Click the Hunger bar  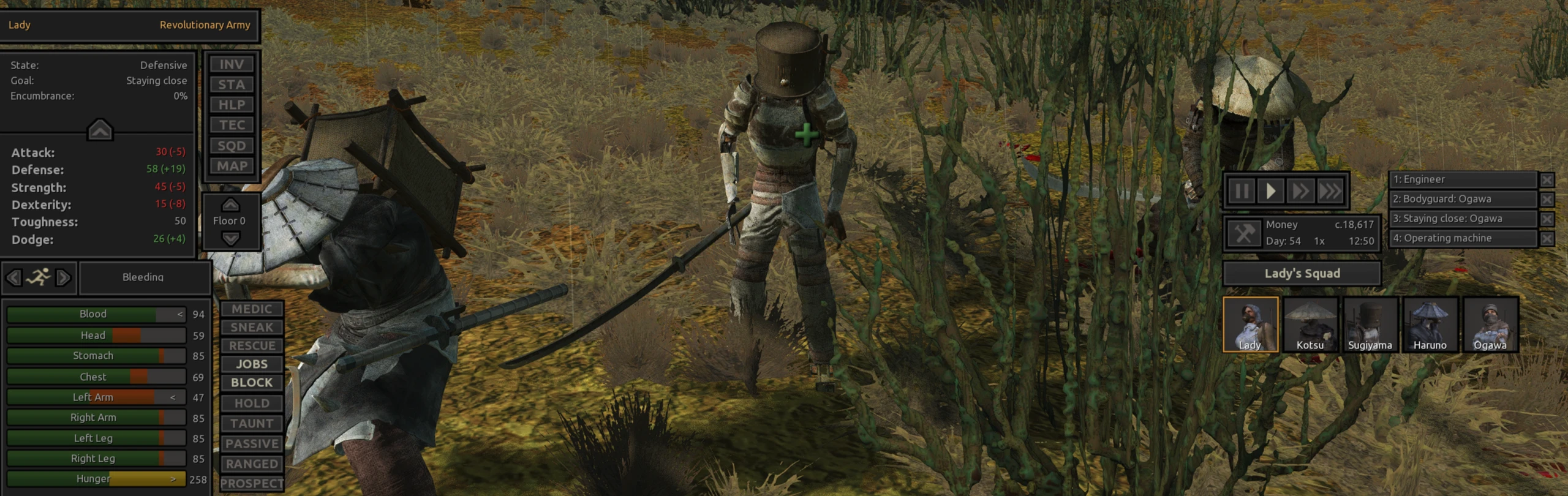tap(95, 478)
